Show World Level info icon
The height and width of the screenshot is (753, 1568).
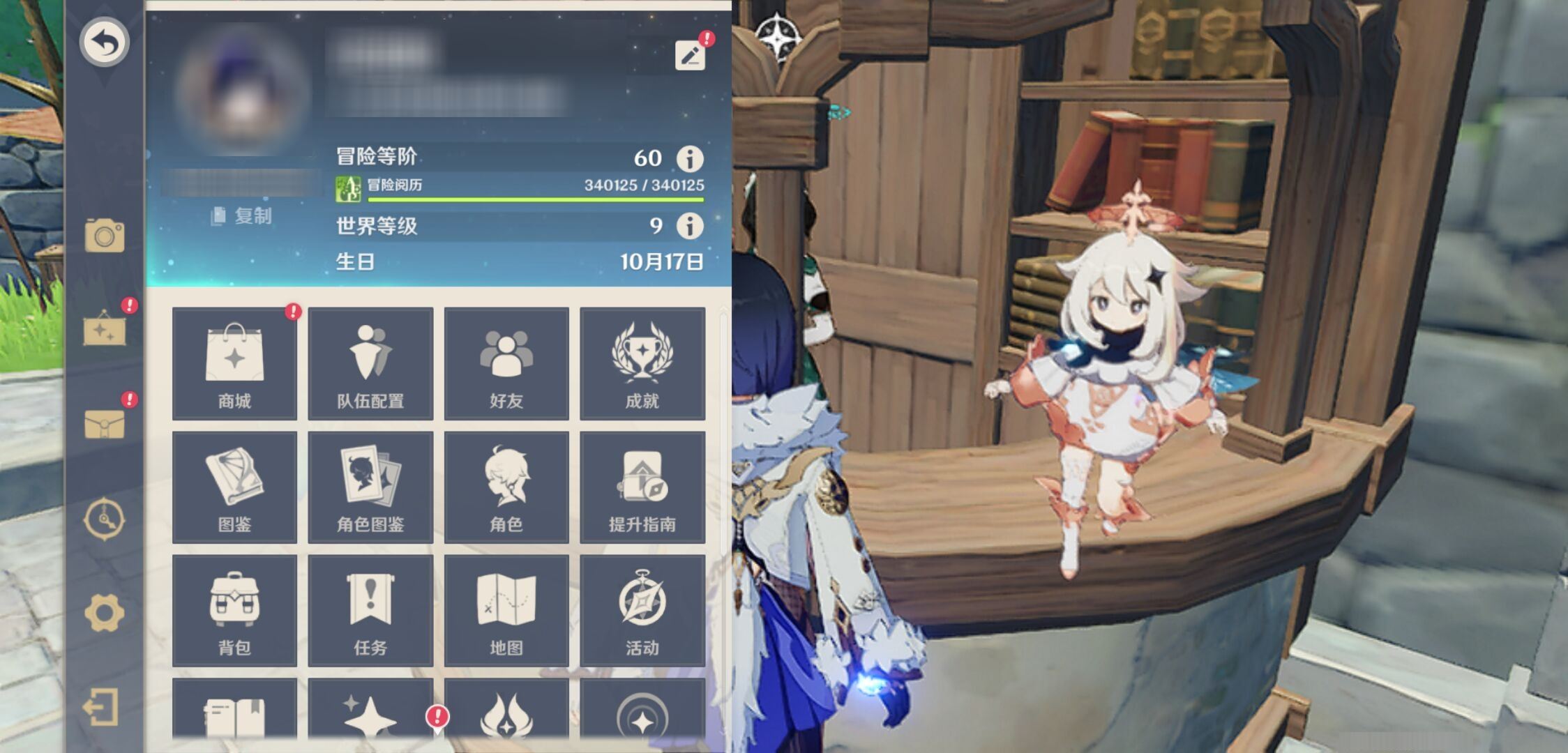point(690,226)
